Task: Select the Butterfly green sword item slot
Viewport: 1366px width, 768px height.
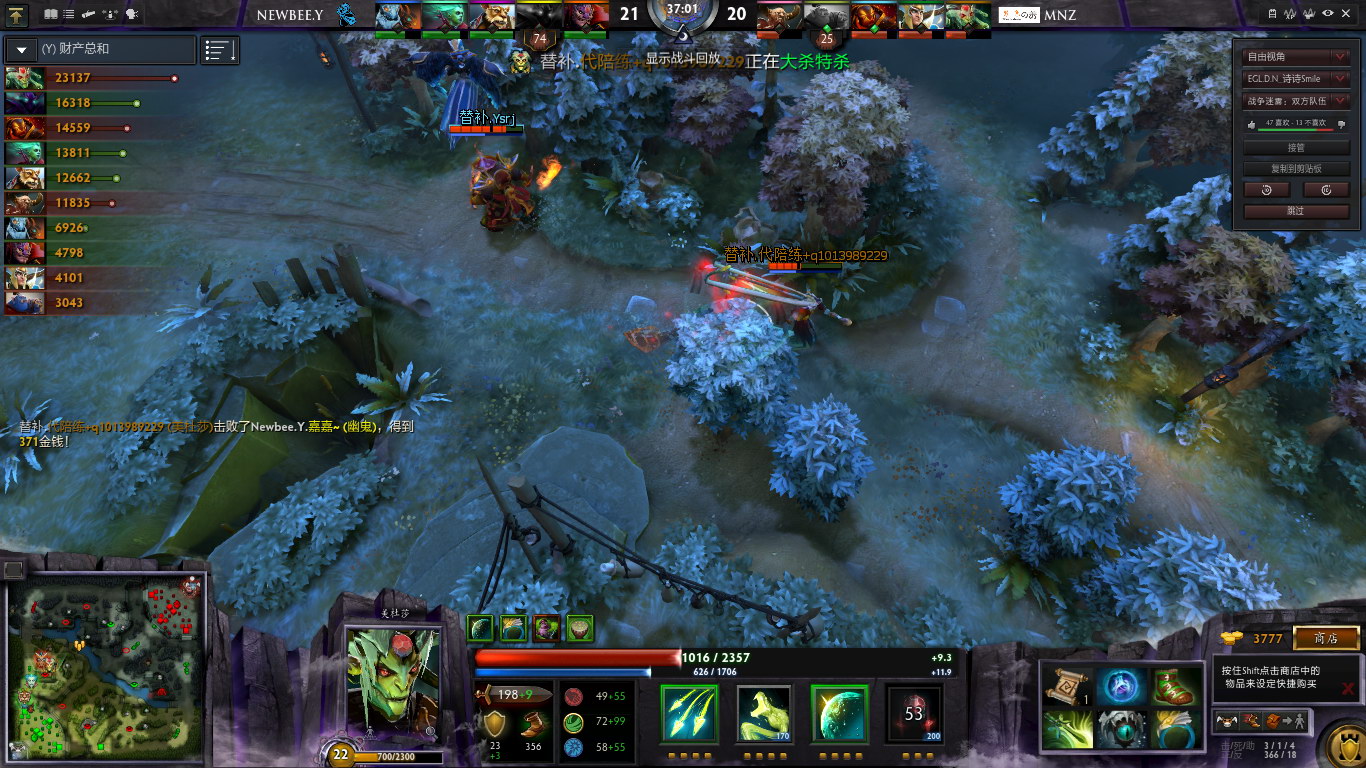Action: coord(1065,729)
